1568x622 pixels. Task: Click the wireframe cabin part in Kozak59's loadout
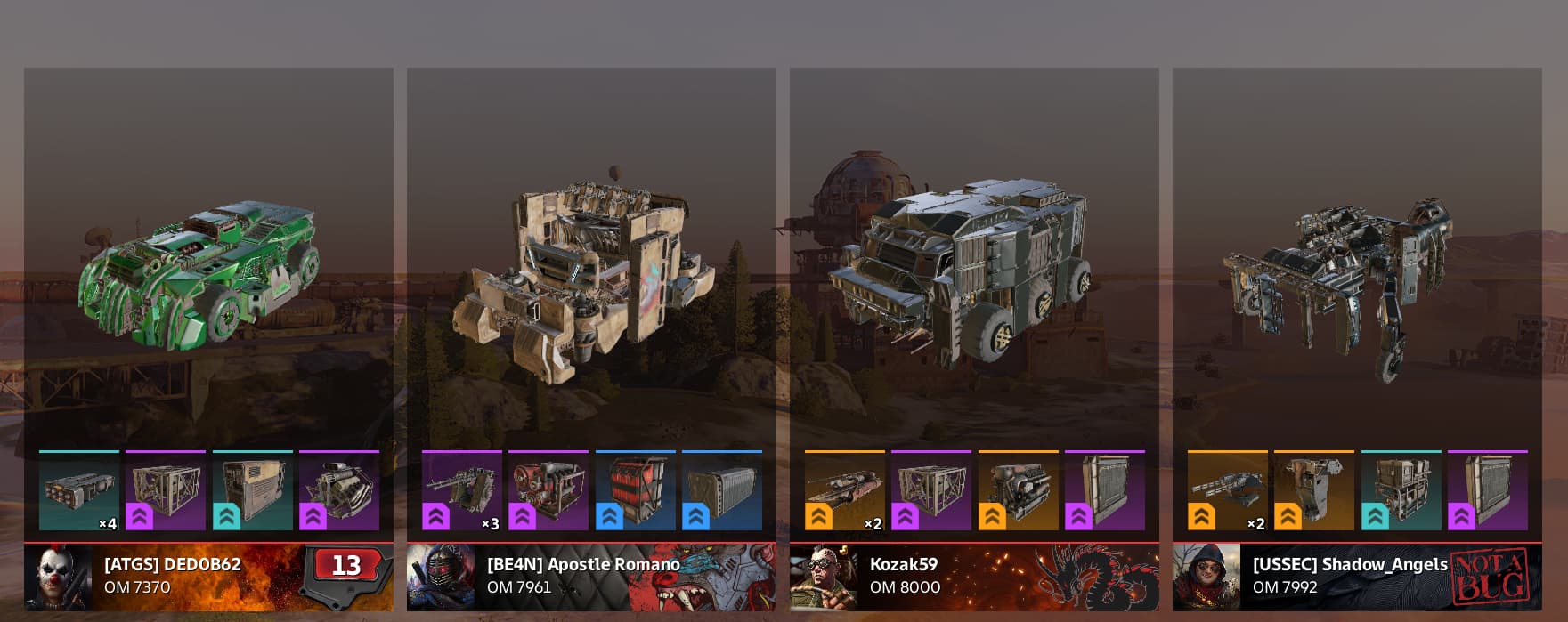click(931, 490)
